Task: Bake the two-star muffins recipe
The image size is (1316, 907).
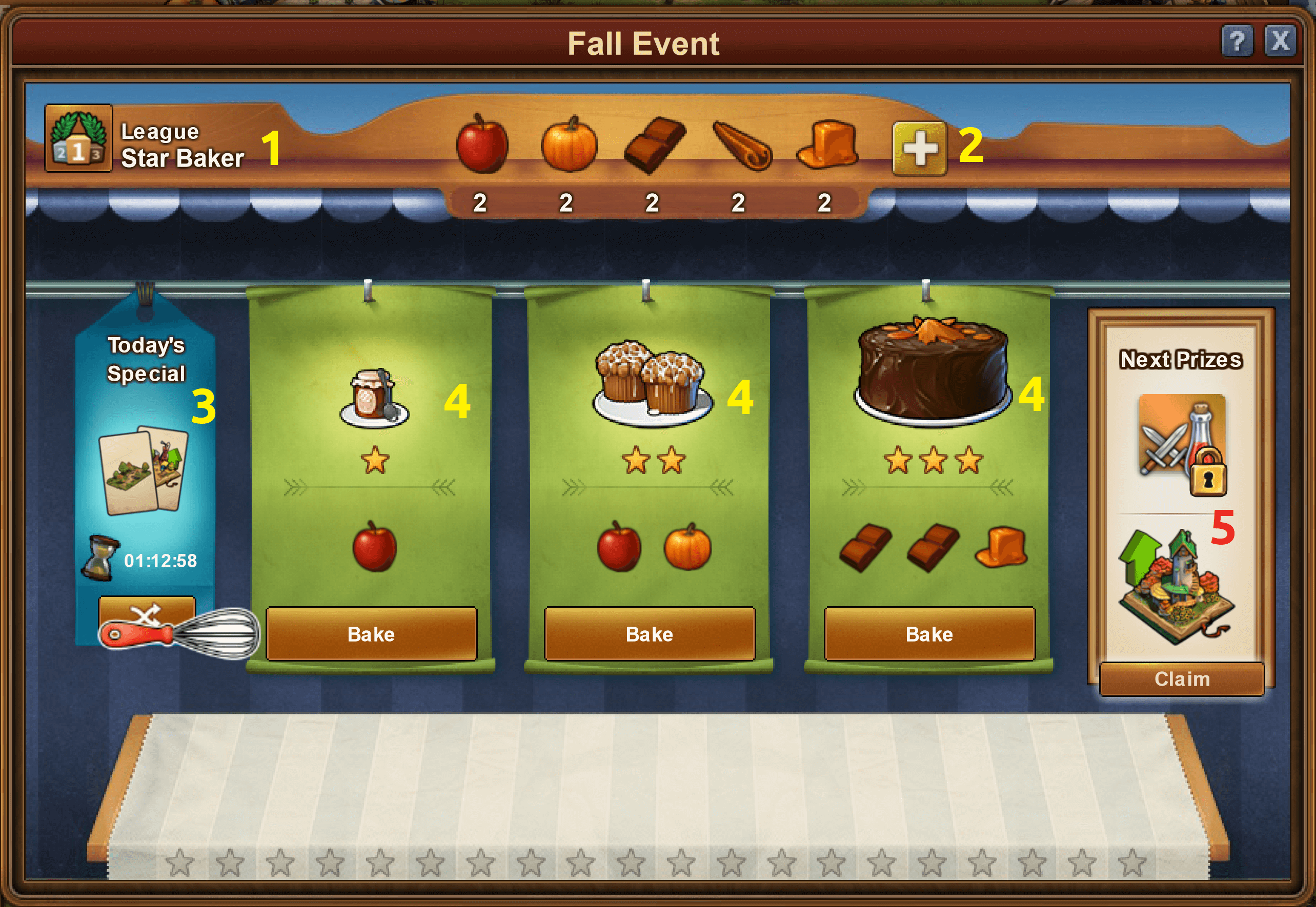Action: [649, 634]
